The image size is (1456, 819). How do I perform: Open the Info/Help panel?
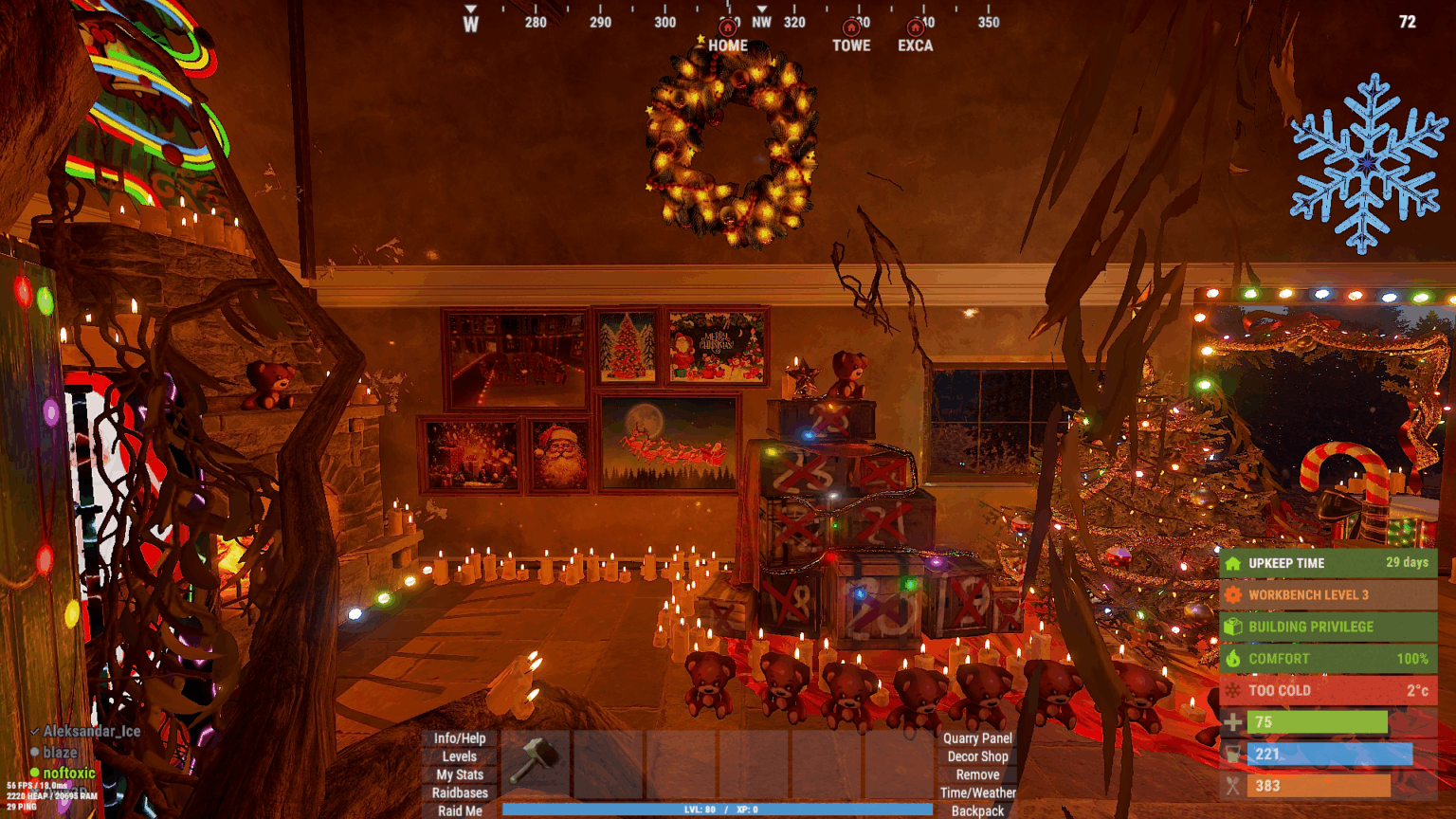point(460,738)
